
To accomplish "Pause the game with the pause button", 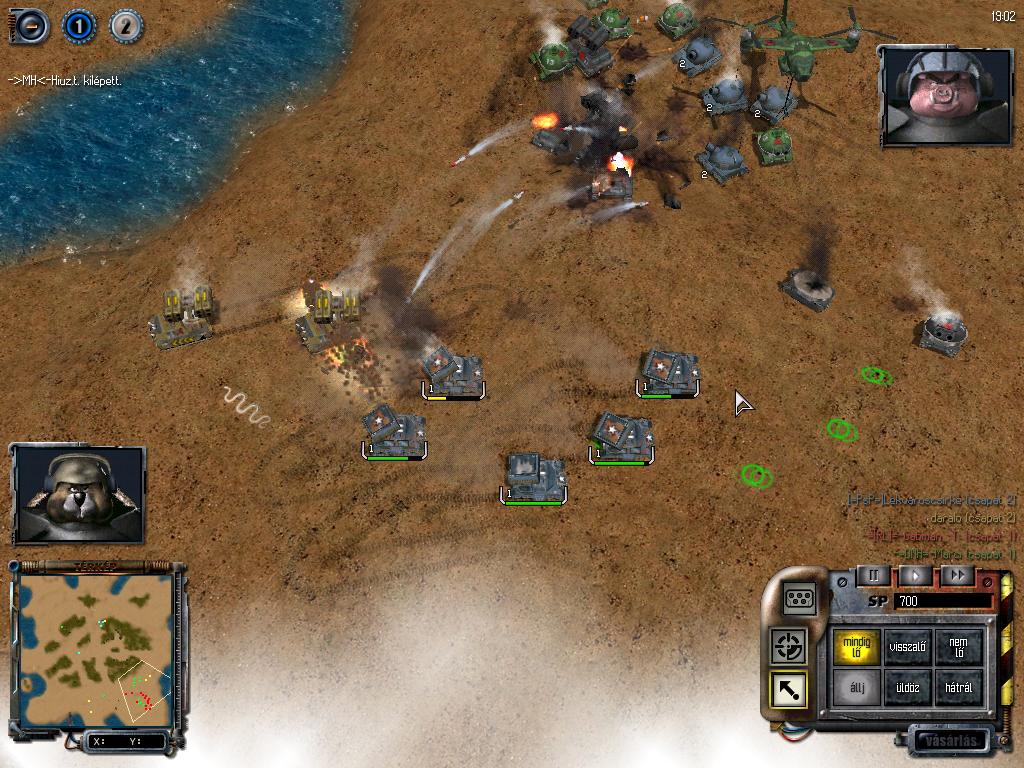I will [x=872, y=575].
